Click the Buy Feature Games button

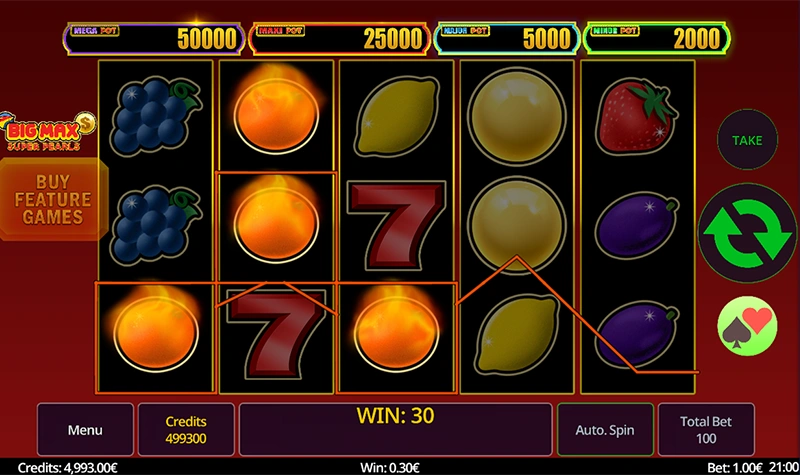pos(53,200)
